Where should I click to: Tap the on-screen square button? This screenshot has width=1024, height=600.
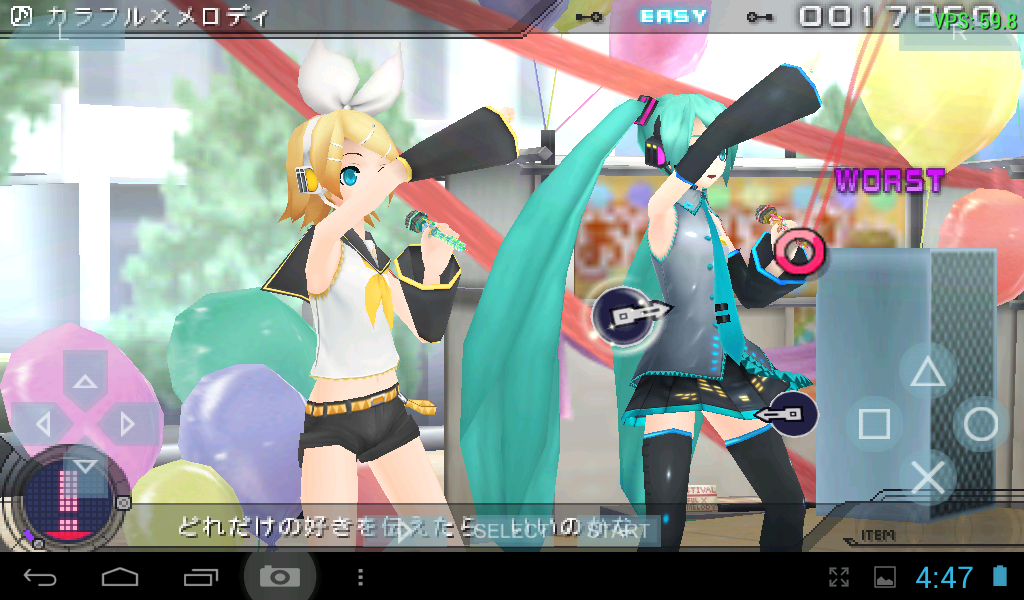pos(874,424)
